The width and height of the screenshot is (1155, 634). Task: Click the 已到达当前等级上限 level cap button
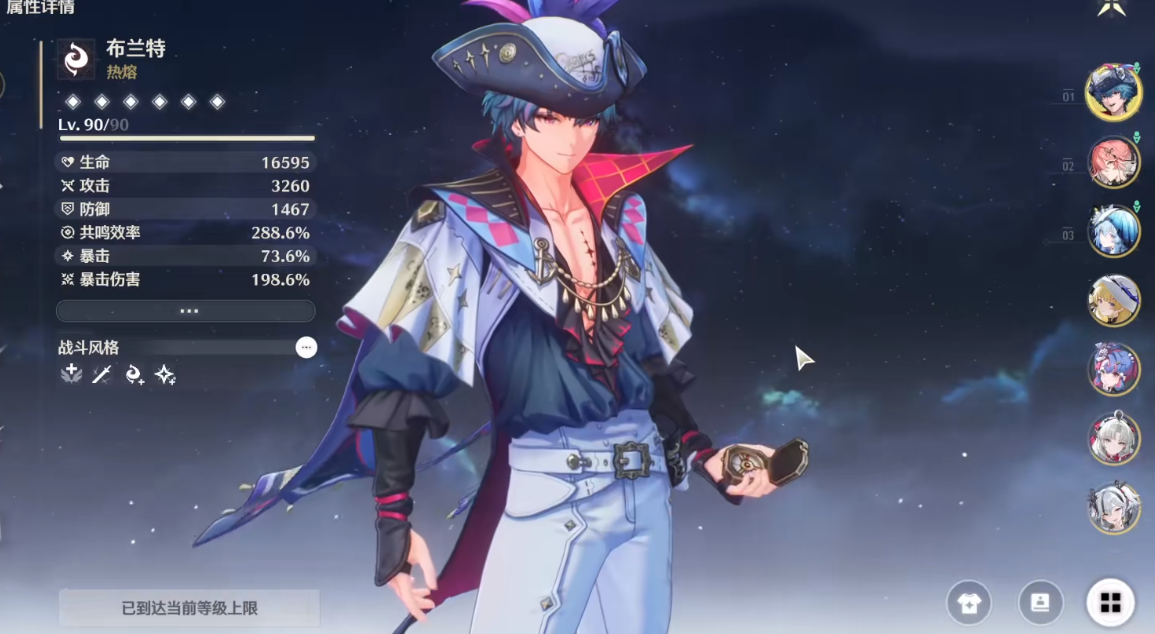pos(189,607)
